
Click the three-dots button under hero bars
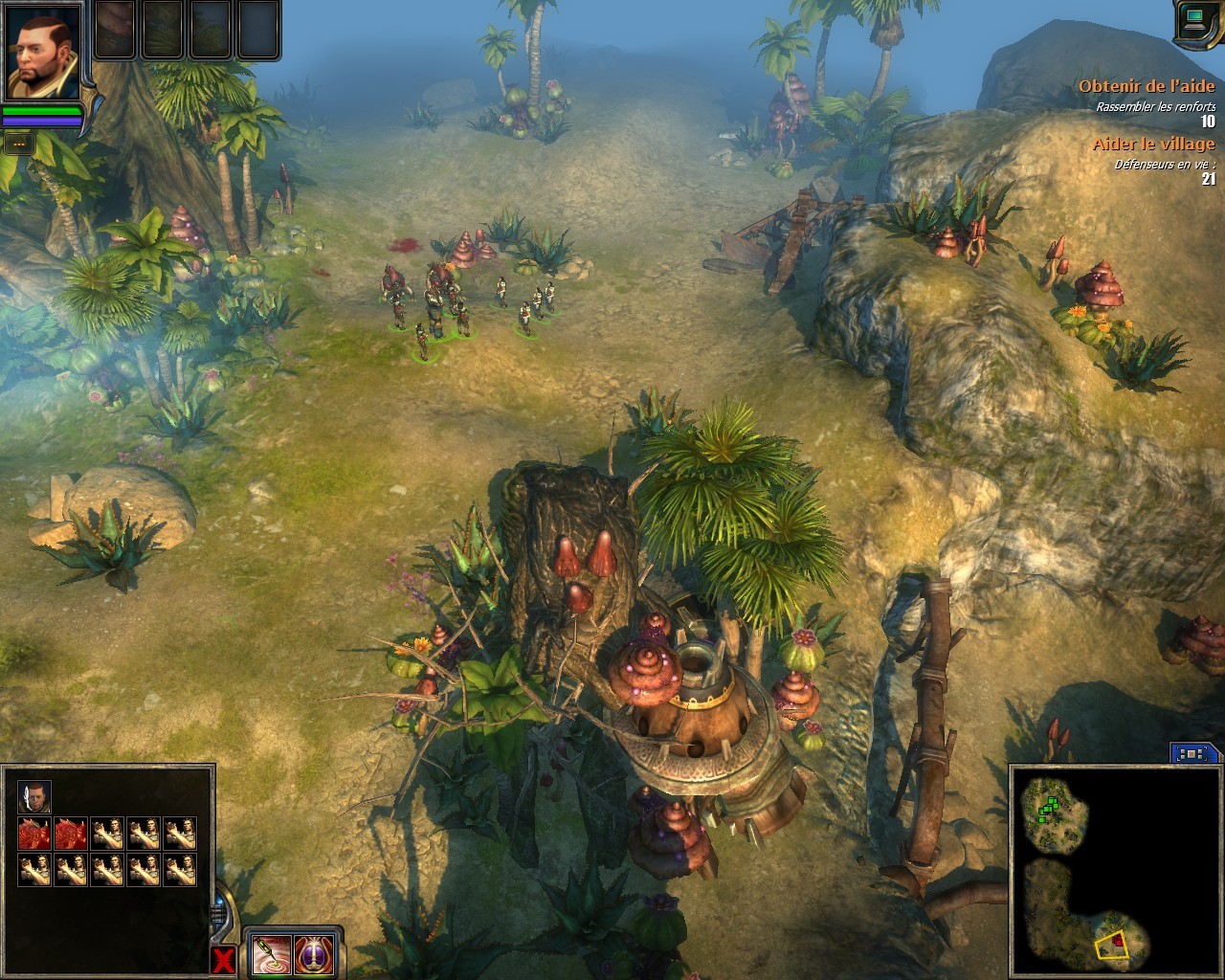[18, 144]
